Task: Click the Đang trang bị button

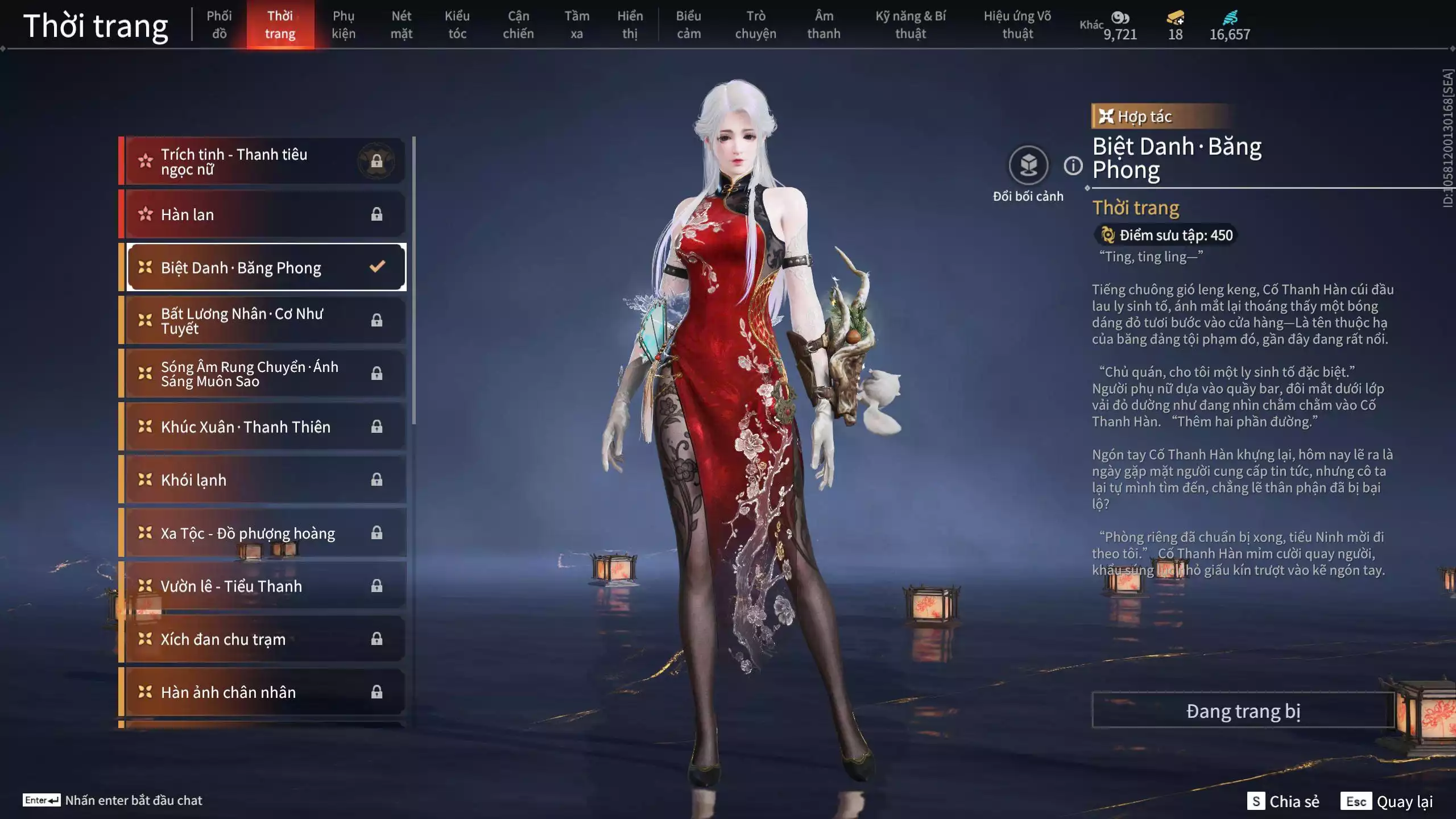Action: 1243,711
